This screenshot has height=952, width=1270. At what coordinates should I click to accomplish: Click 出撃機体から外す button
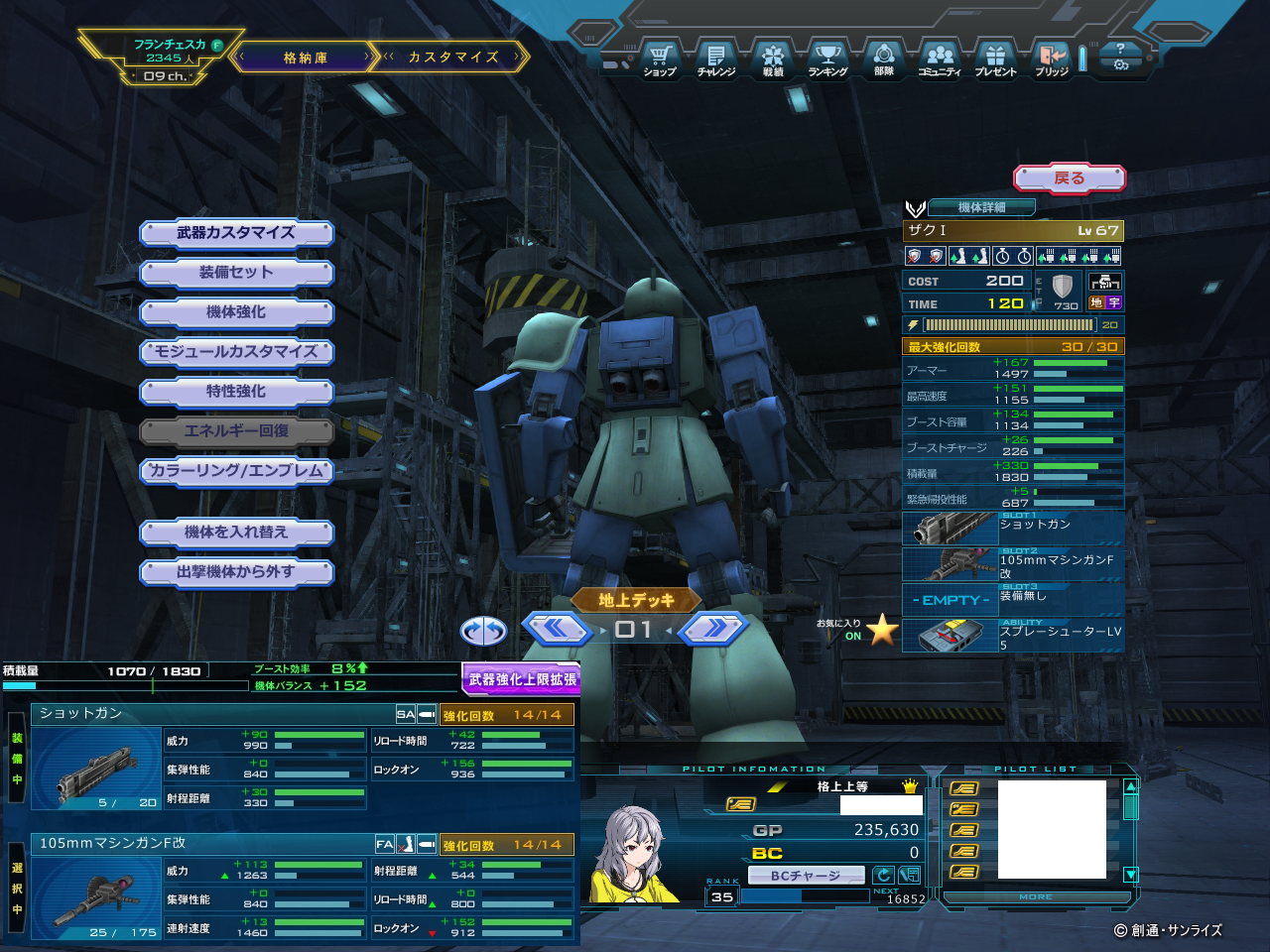point(236,572)
